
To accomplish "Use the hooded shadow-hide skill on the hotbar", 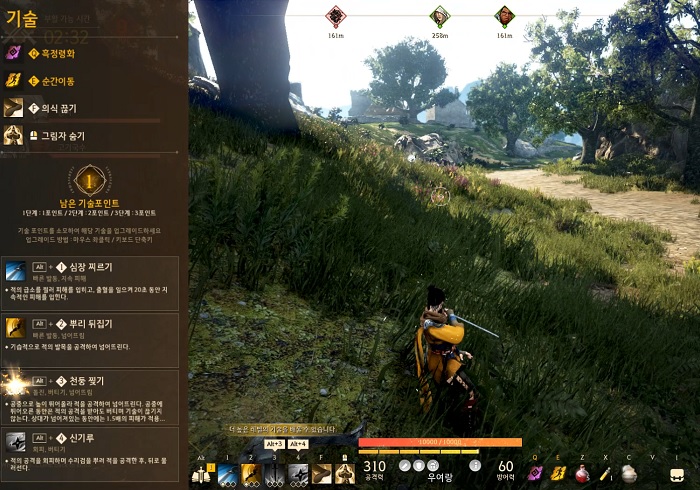I will pos(346,474).
